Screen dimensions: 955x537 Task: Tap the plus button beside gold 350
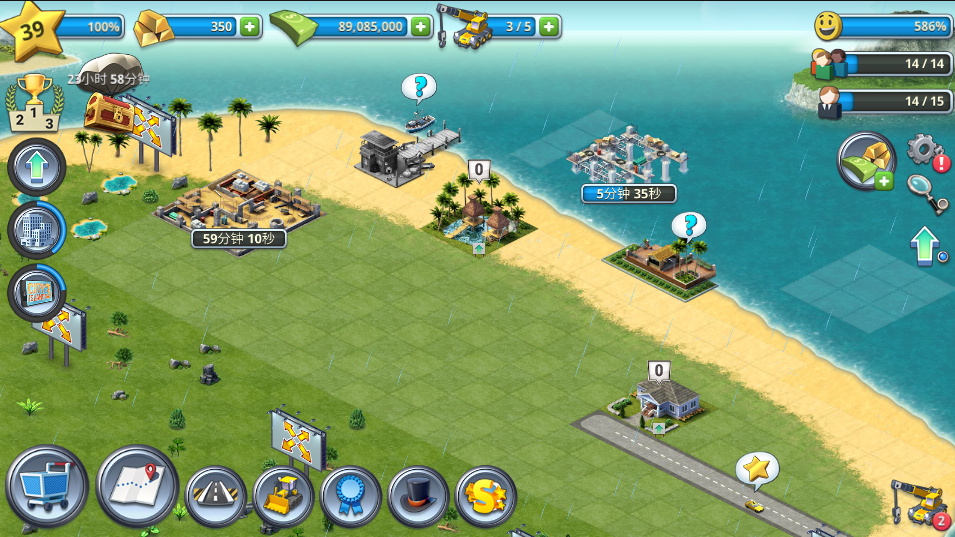pos(249,26)
